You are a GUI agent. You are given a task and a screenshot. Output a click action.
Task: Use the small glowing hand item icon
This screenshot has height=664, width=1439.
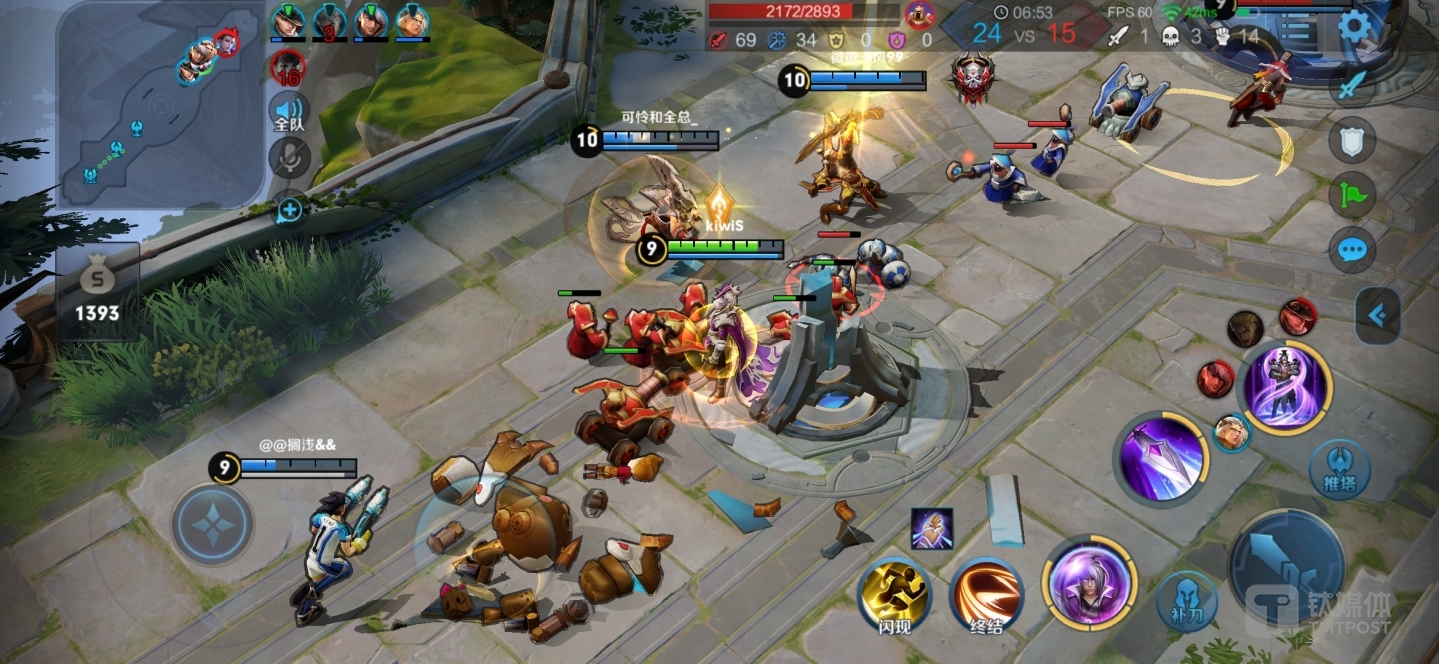click(931, 528)
